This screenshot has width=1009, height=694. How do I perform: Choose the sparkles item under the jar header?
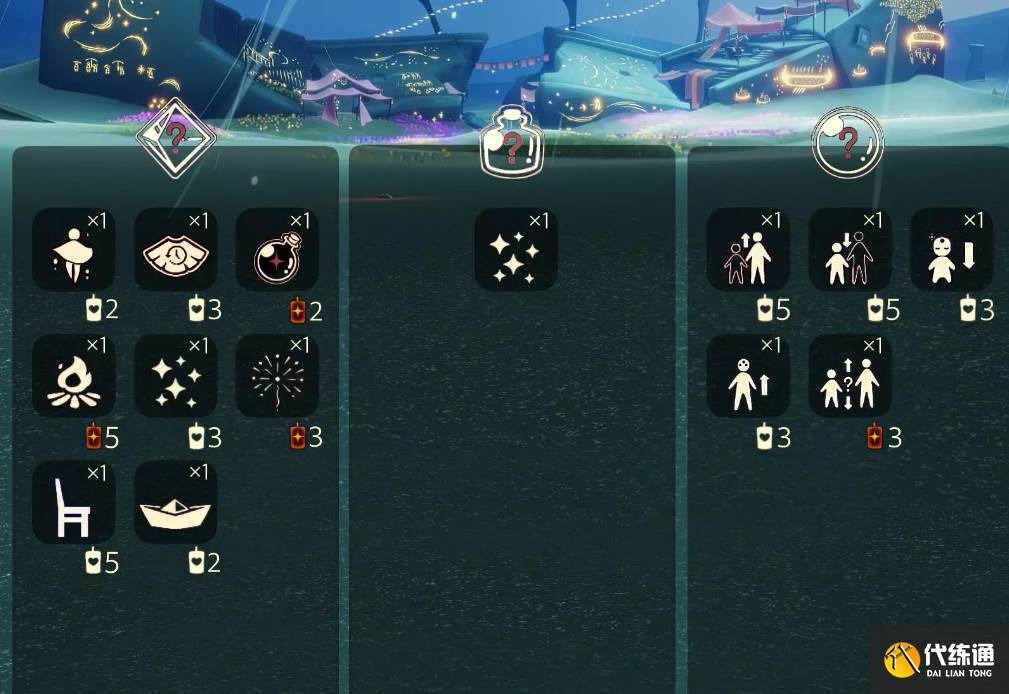point(516,250)
